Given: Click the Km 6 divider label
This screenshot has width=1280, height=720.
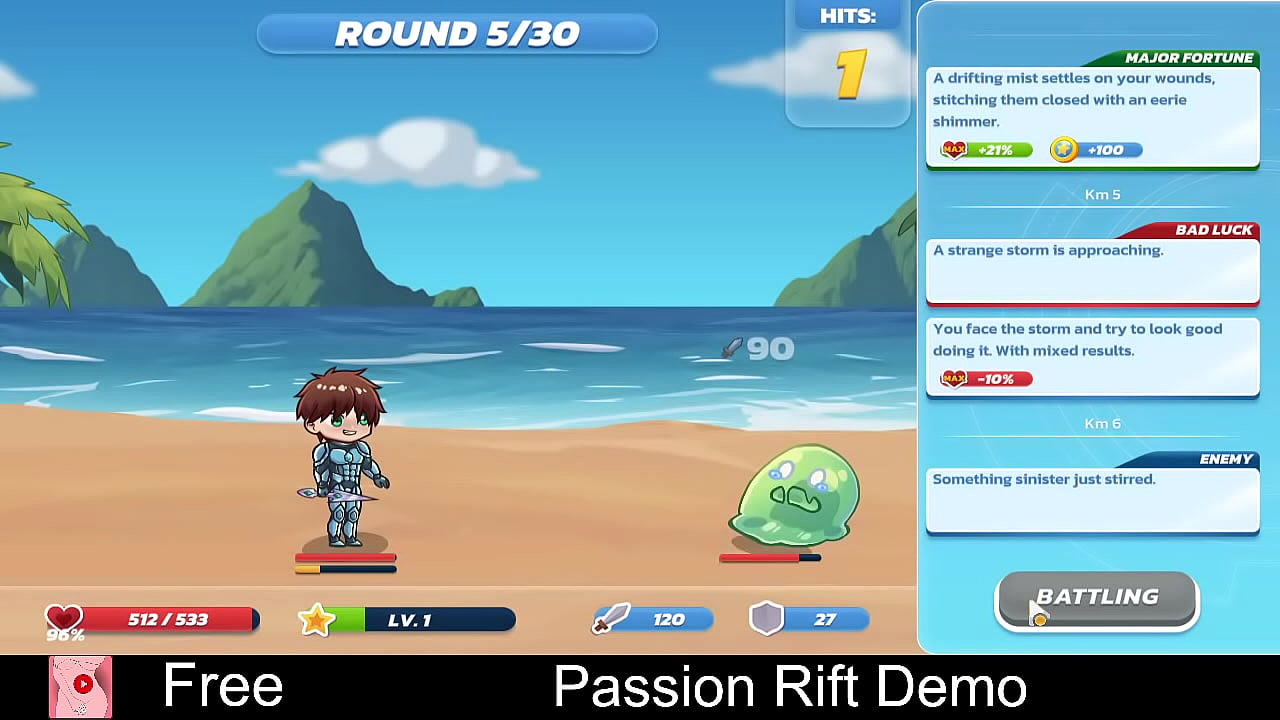Looking at the screenshot, I should (x=1102, y=423).
